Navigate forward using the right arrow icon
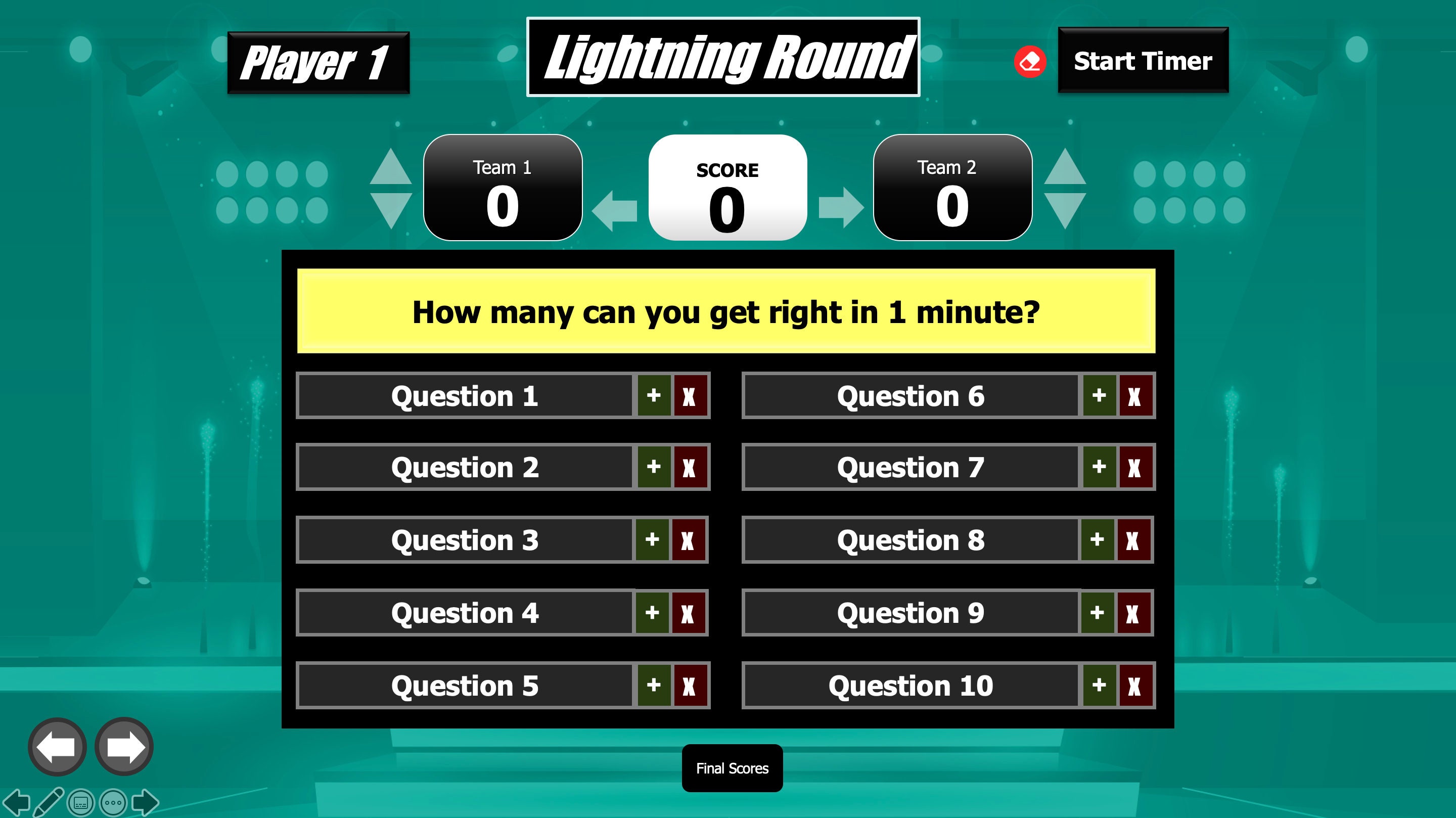The image size is (1456, 818). coord(123,746)
